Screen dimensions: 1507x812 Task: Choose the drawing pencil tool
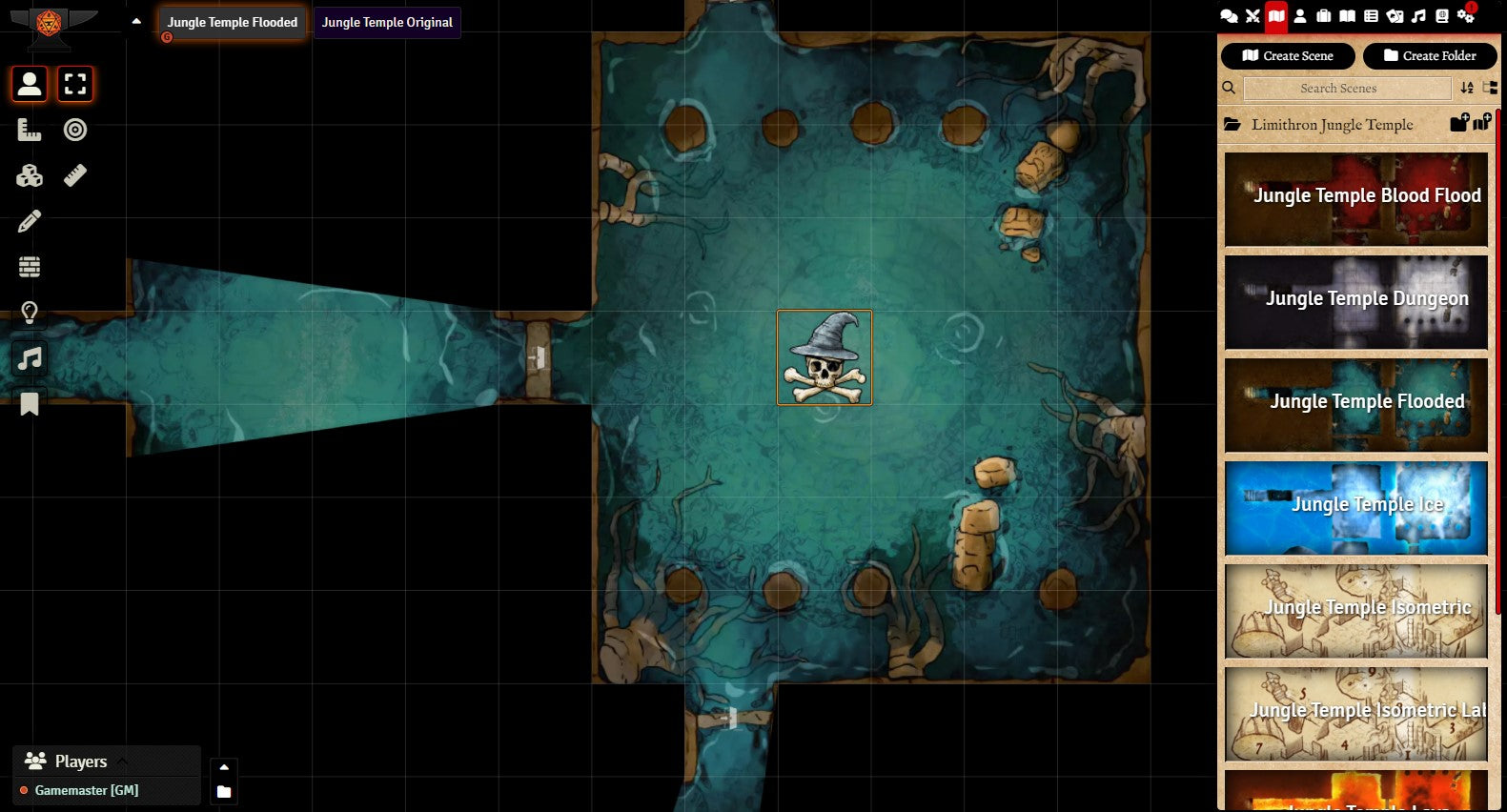tap(30, 221)
